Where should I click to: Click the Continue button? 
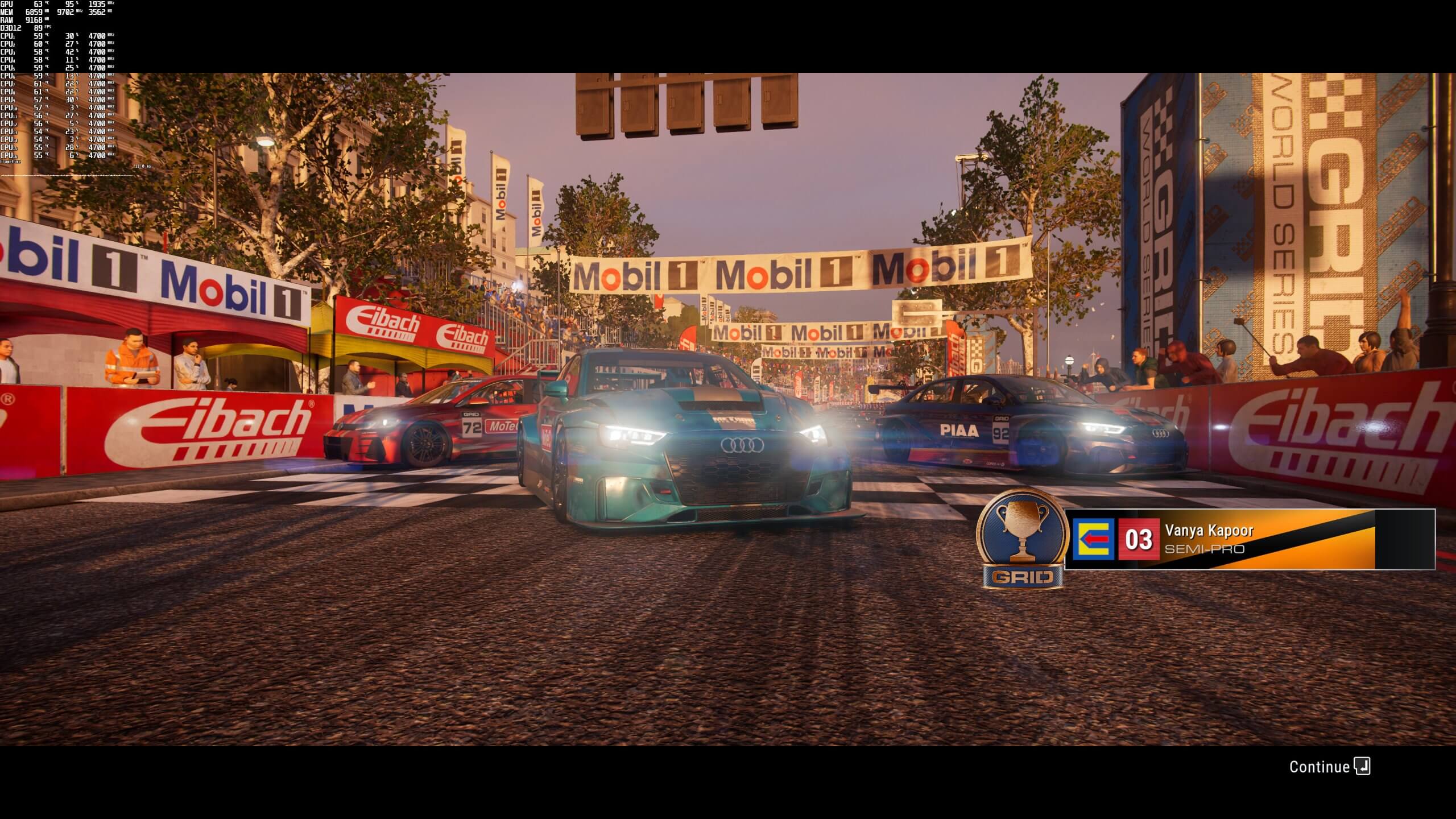pyautogui.click(x=1319, y=767)
